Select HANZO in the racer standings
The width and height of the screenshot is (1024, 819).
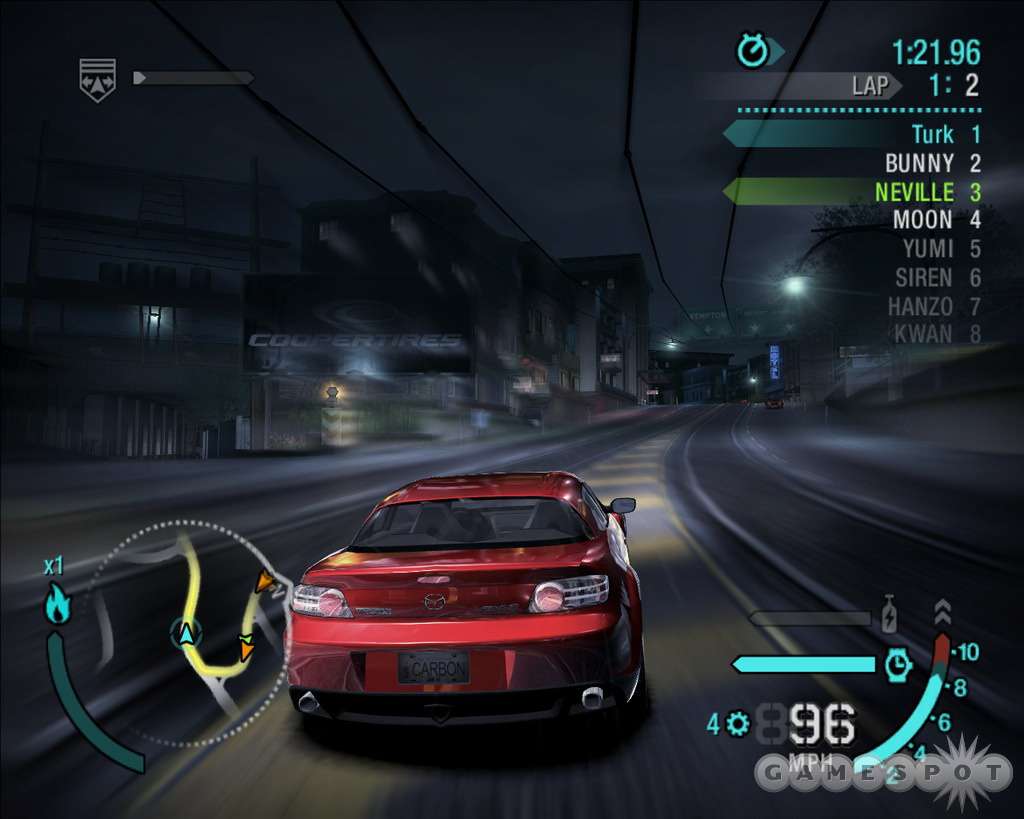(x=920, y=306)
